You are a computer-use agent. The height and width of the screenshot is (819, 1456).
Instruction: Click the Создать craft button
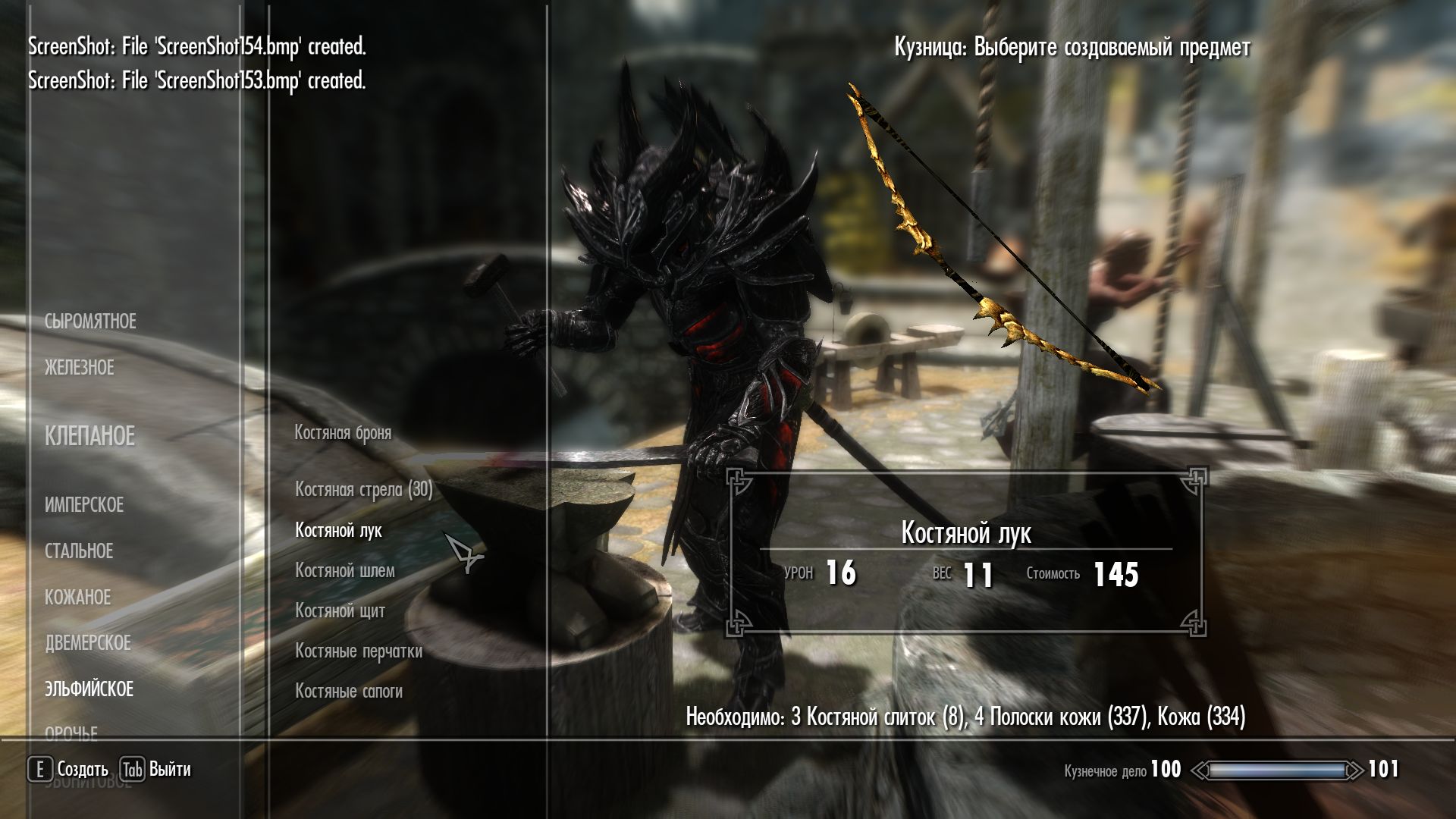pyautogui.click(x=68, y=770)
